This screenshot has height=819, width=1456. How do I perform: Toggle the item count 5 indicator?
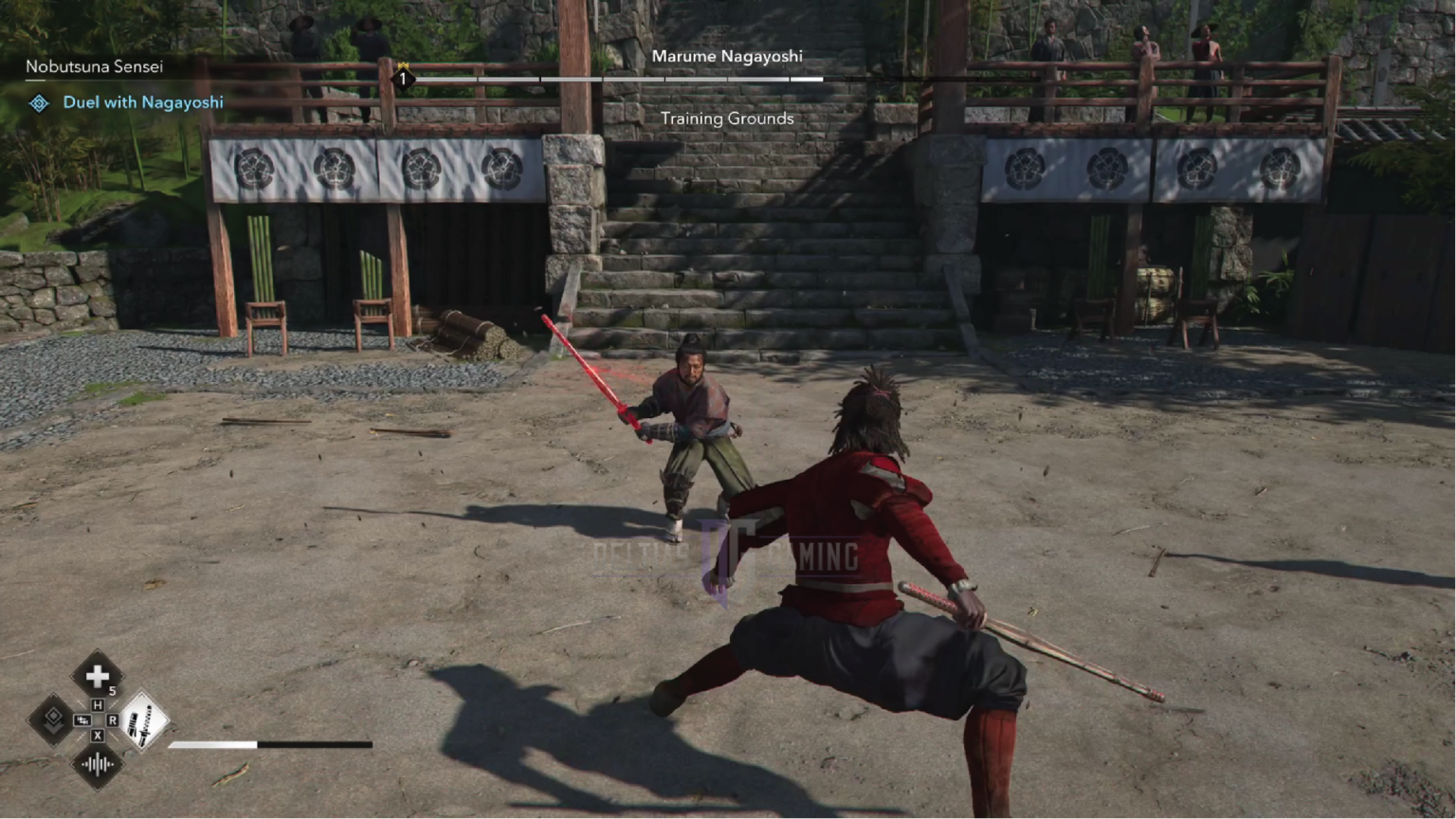(x=113, y=690)
